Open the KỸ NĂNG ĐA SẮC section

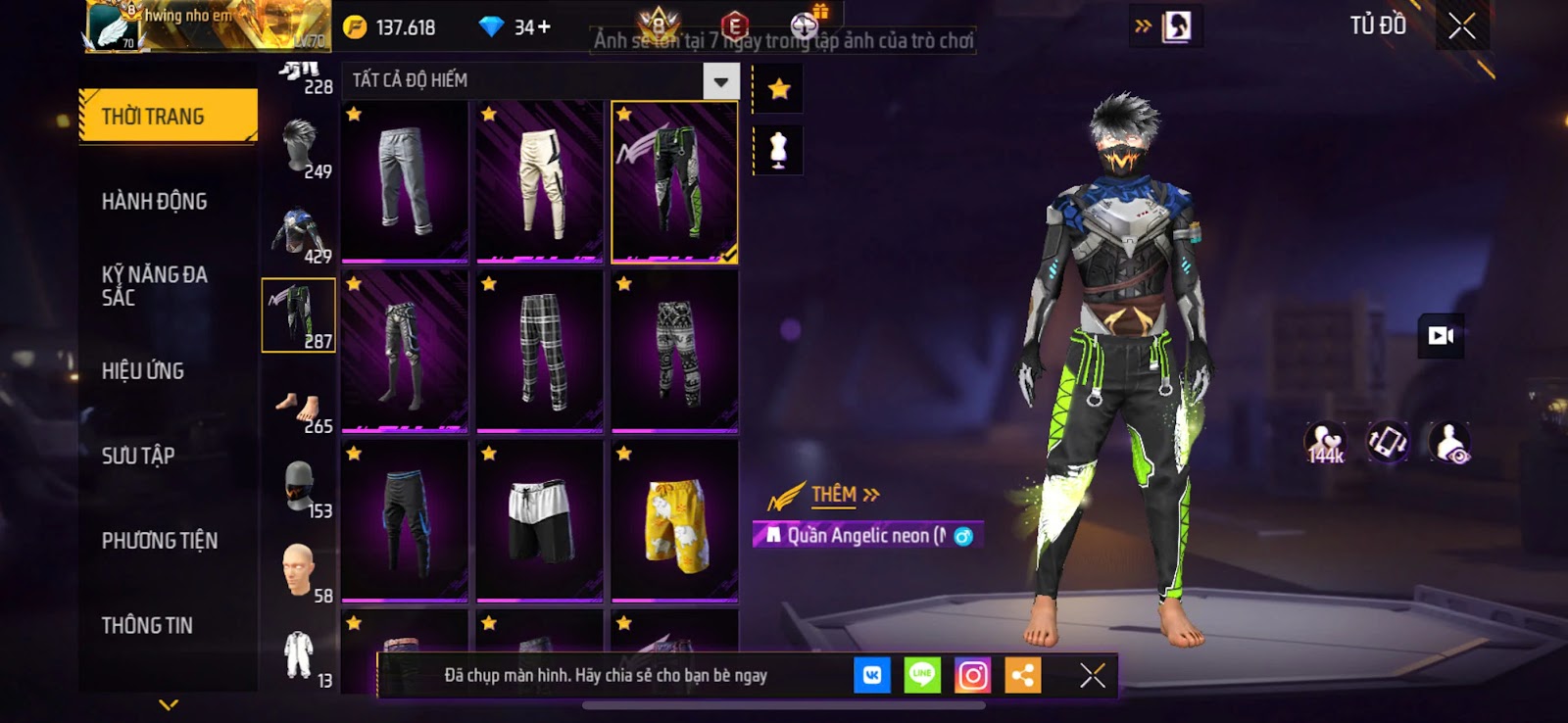coord(155,286)
